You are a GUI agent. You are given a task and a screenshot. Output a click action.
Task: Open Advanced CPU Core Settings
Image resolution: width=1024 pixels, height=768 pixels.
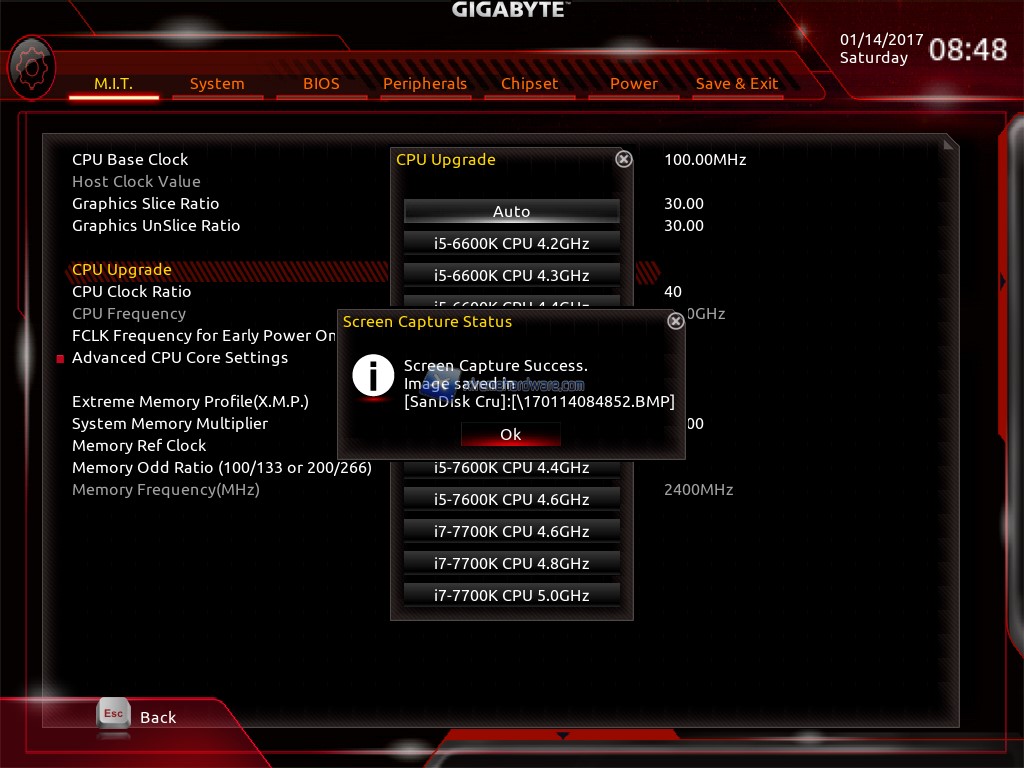click(x=180, y=358)
